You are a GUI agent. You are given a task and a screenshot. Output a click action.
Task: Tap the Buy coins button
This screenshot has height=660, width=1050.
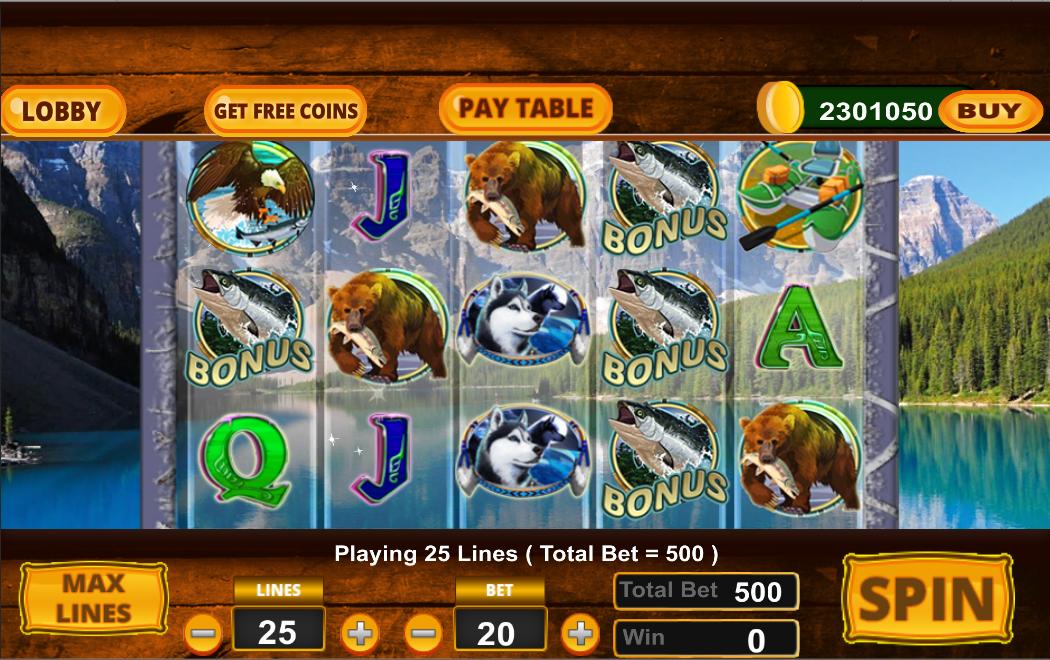(x=990, y=111)
